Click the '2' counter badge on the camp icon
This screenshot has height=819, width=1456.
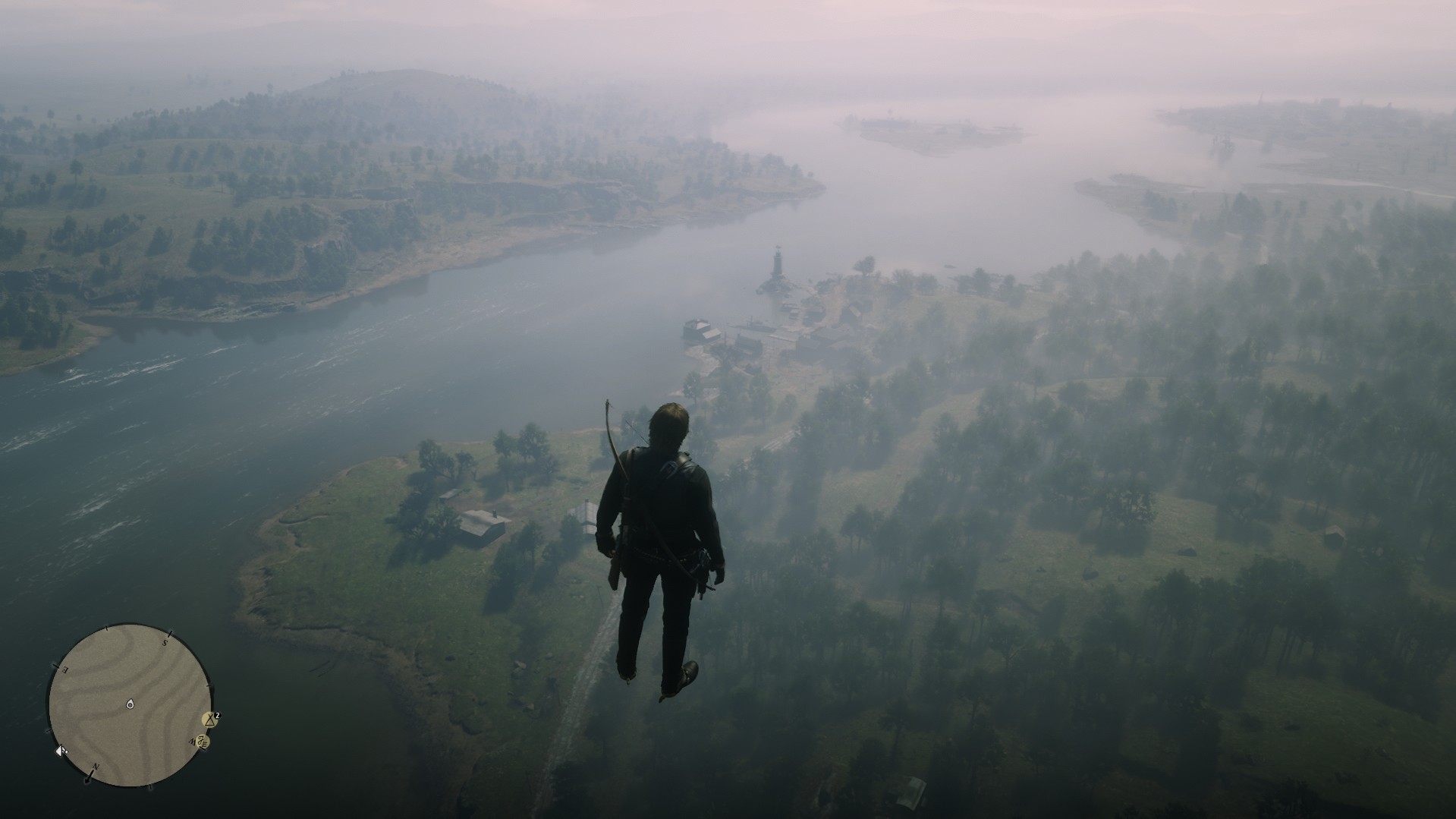tap(217, 716)
